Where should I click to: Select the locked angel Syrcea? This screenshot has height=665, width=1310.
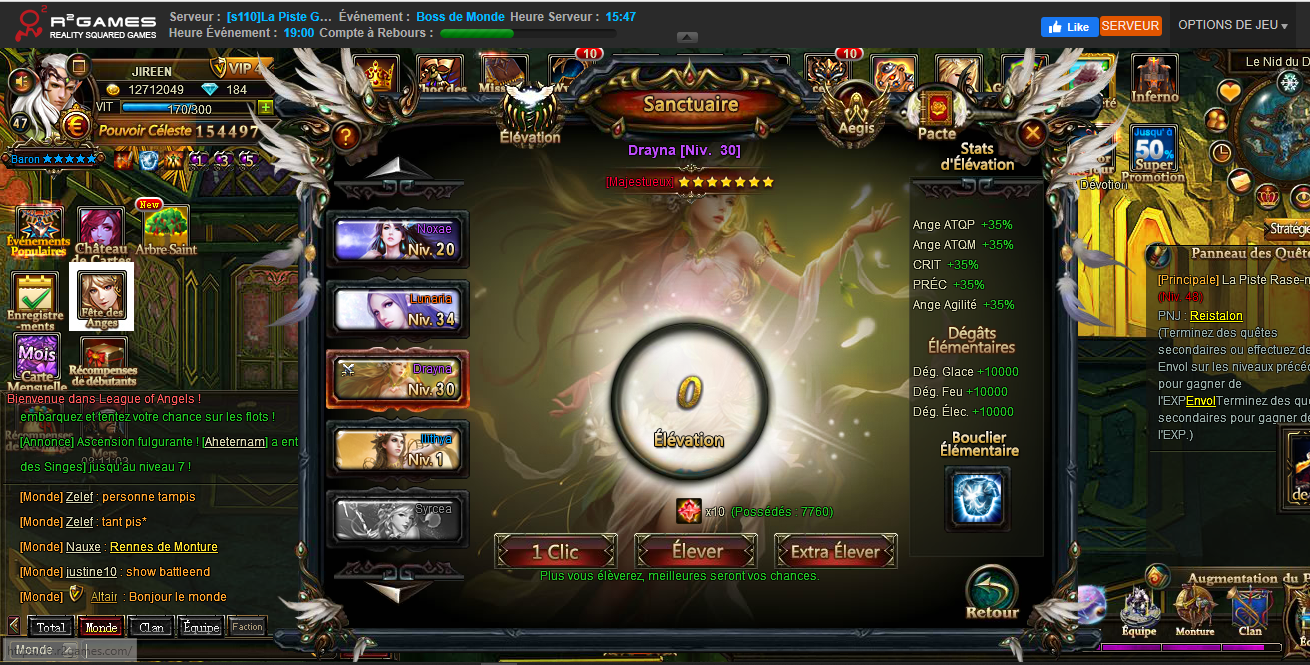[x=399, y=519]
